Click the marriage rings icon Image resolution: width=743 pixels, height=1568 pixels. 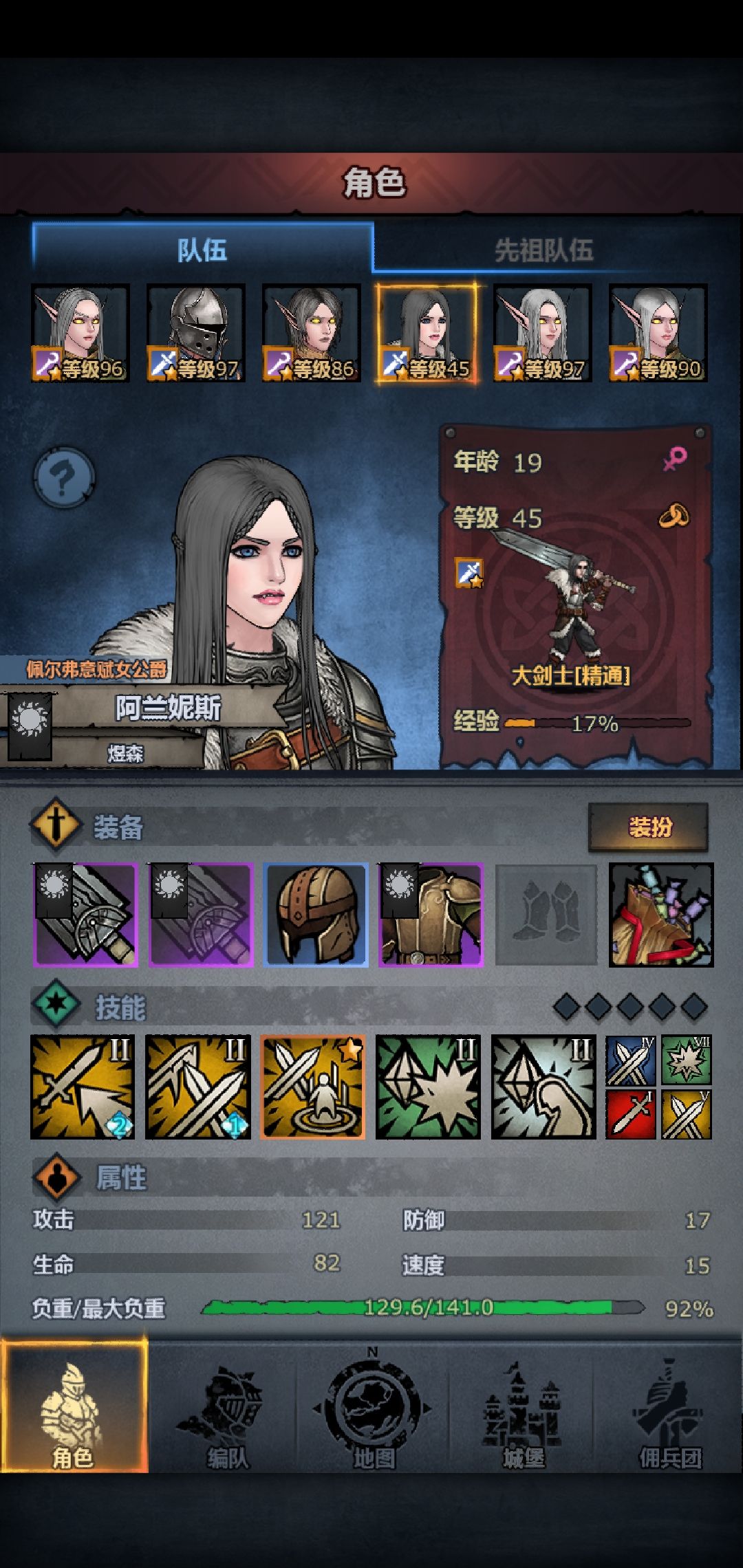pyautogui.click(x=674, y=516)
